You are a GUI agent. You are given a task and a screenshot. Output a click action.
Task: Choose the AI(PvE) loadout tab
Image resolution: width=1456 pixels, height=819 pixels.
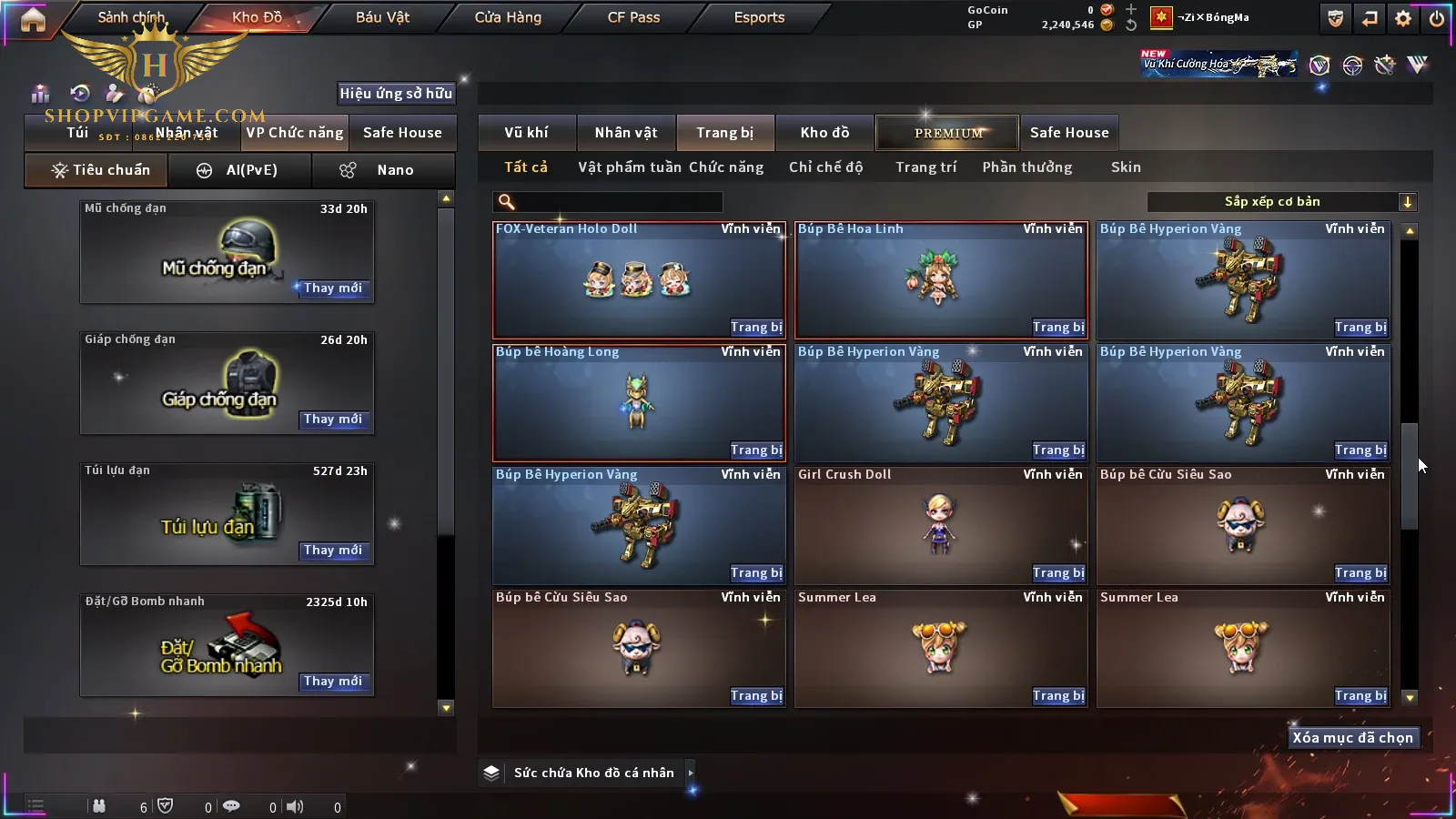[x=240, y=170]
